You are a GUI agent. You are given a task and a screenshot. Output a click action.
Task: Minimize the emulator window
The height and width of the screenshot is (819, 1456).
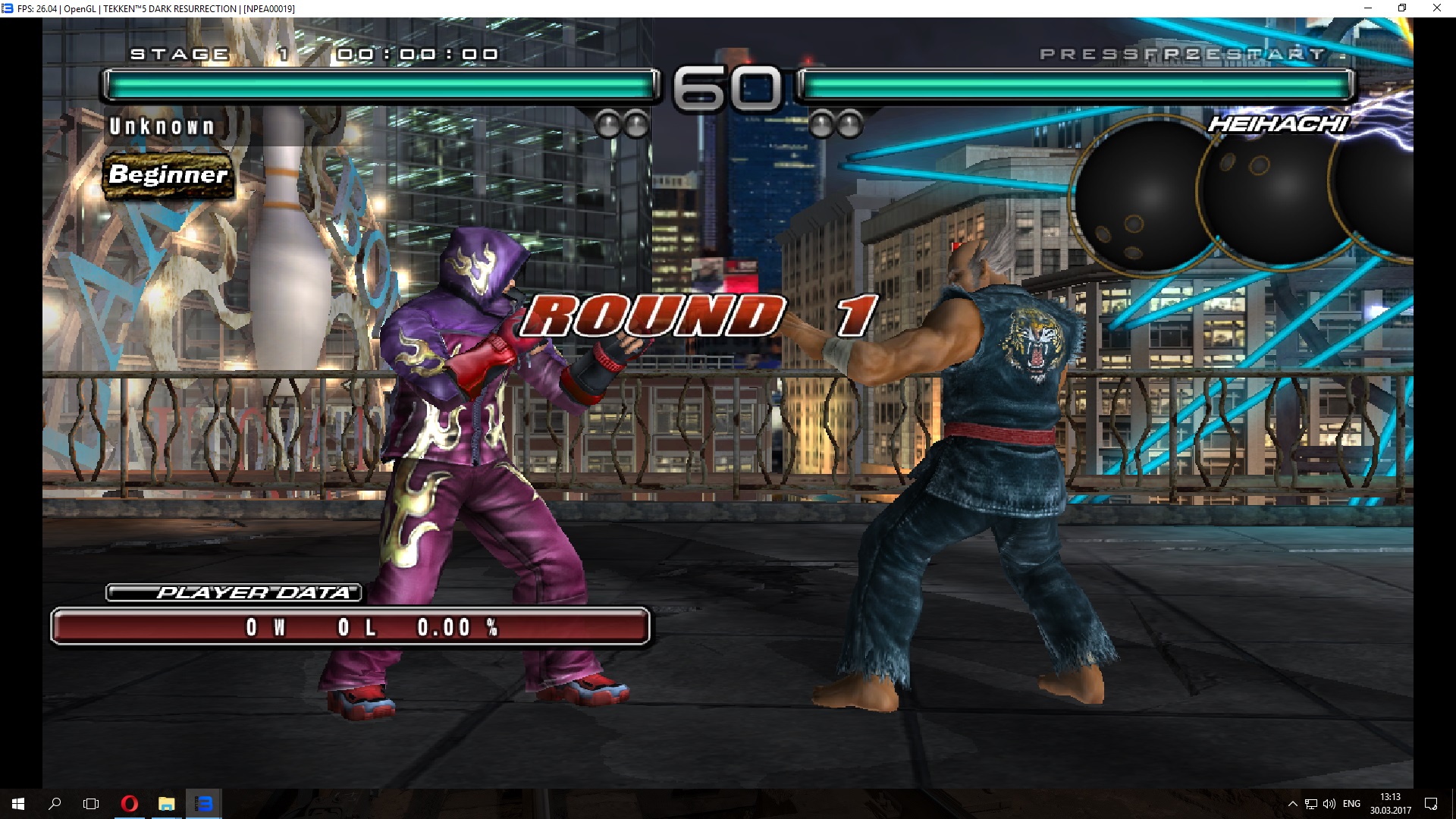coord(1368,8)
